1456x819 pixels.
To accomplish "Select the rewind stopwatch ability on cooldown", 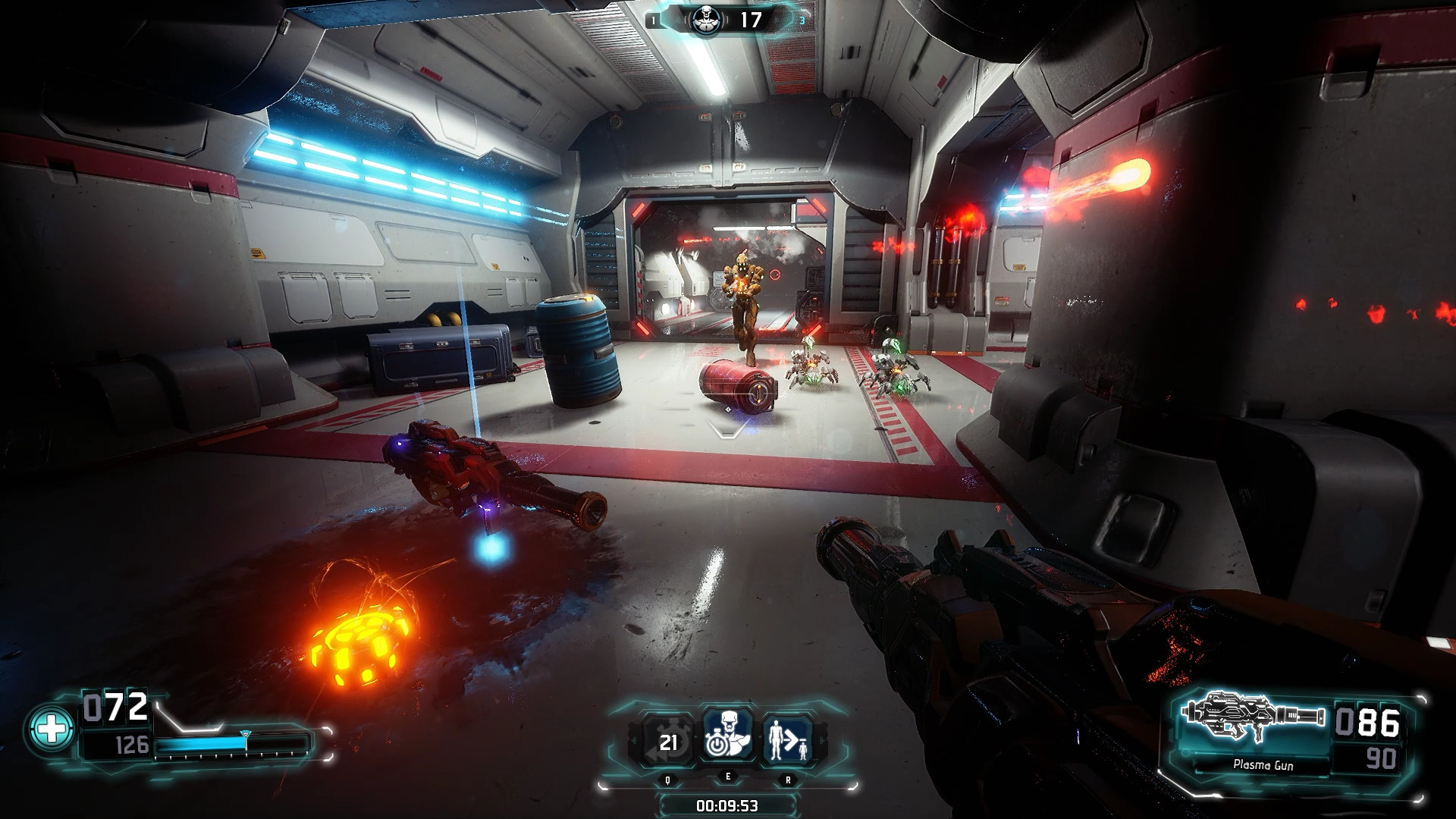I will coord(668,740).
